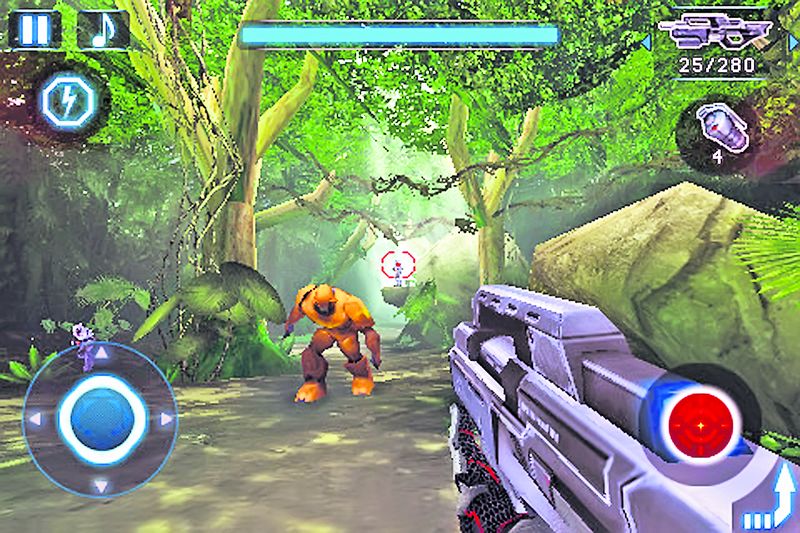Strafe right with joystick right arrow
The image size is (800, 533).
tap(165, 419)
